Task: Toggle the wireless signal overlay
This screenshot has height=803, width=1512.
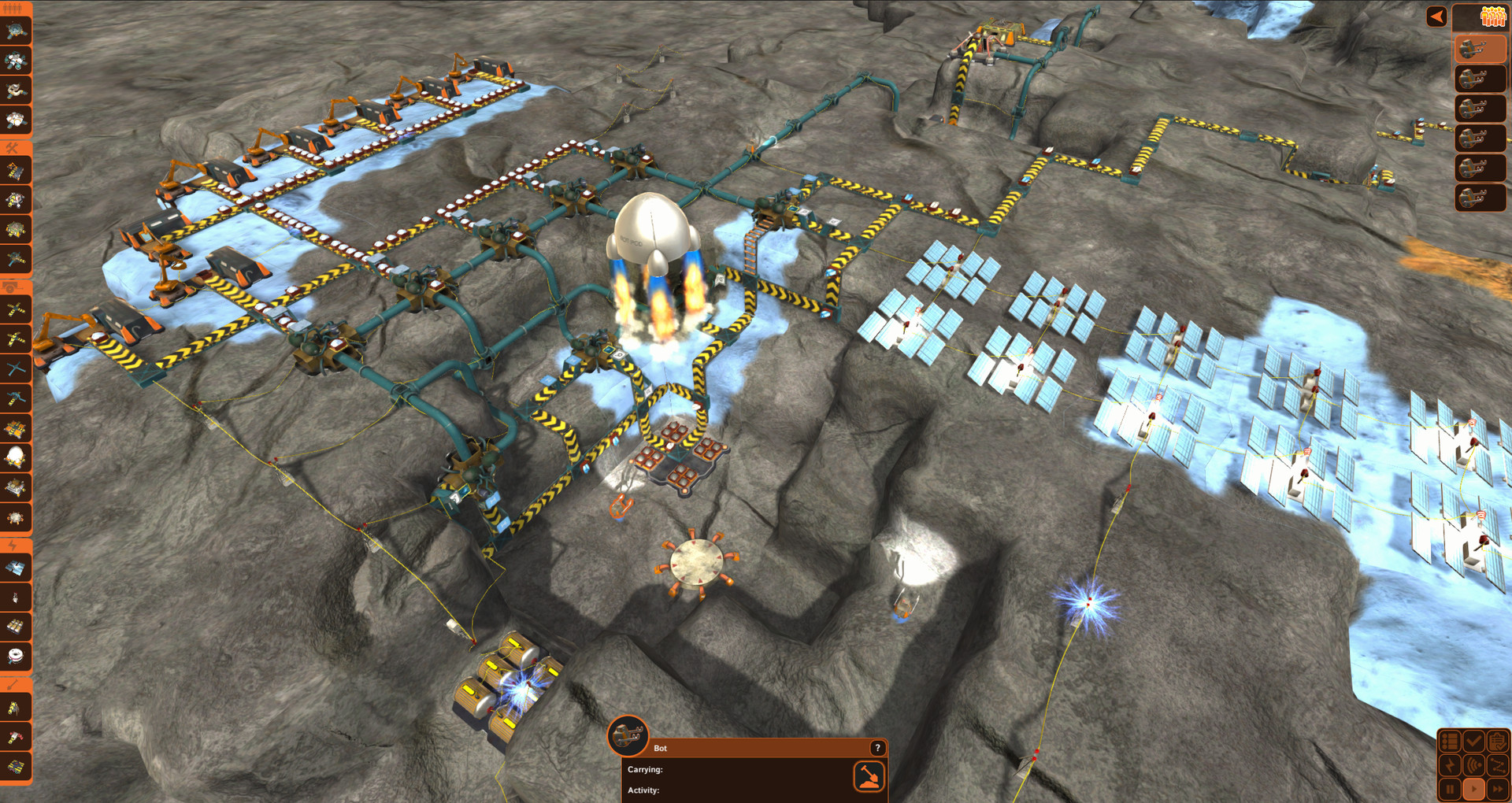Action: point(1473,764)
